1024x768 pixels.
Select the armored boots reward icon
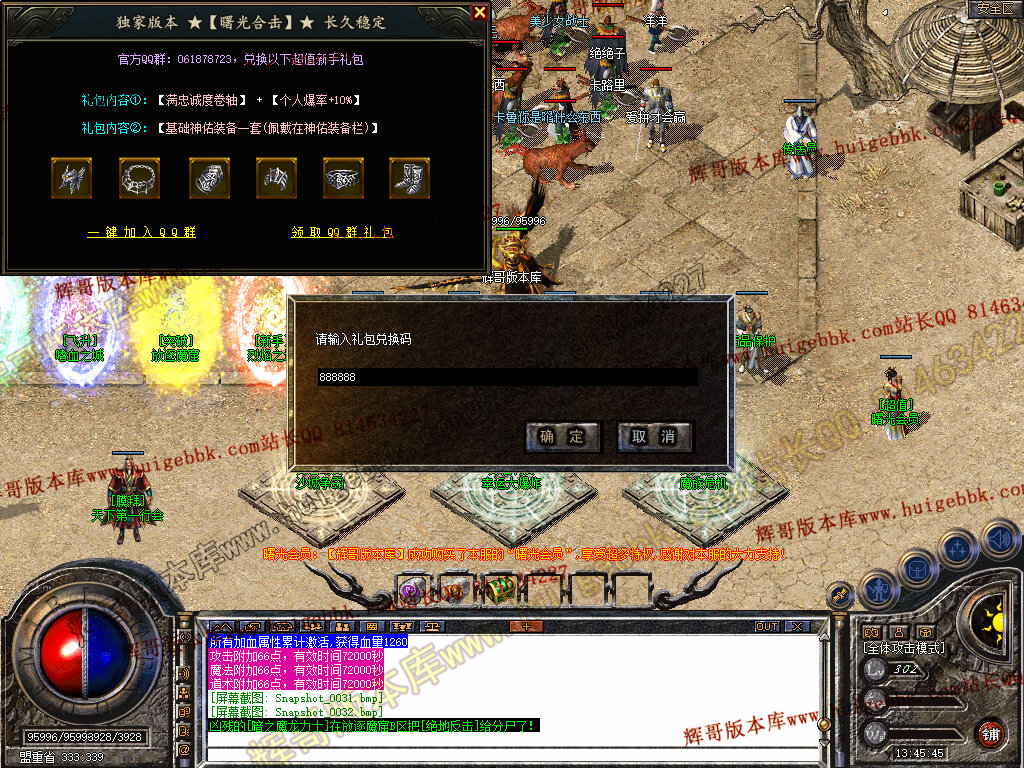click(x=409, y=178)
